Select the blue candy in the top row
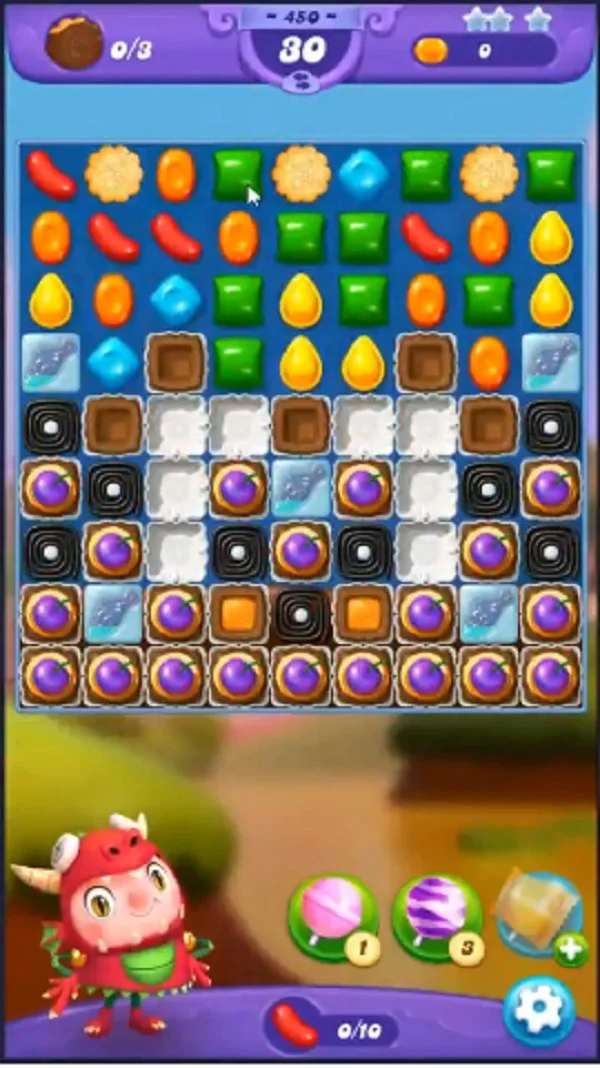 pyautogui.click(x=363, y=174)
